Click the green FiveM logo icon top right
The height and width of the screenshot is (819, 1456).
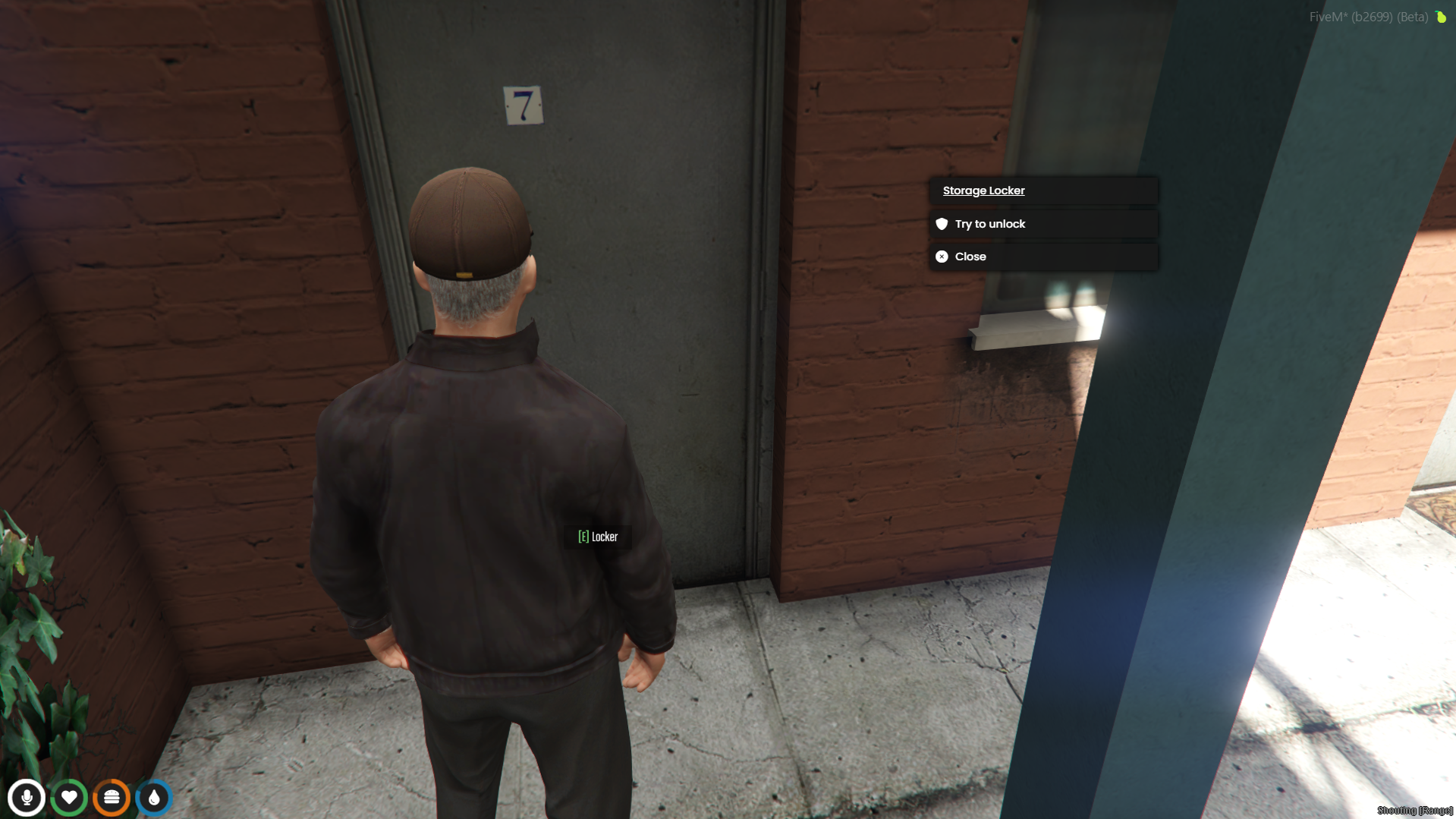1441,17
